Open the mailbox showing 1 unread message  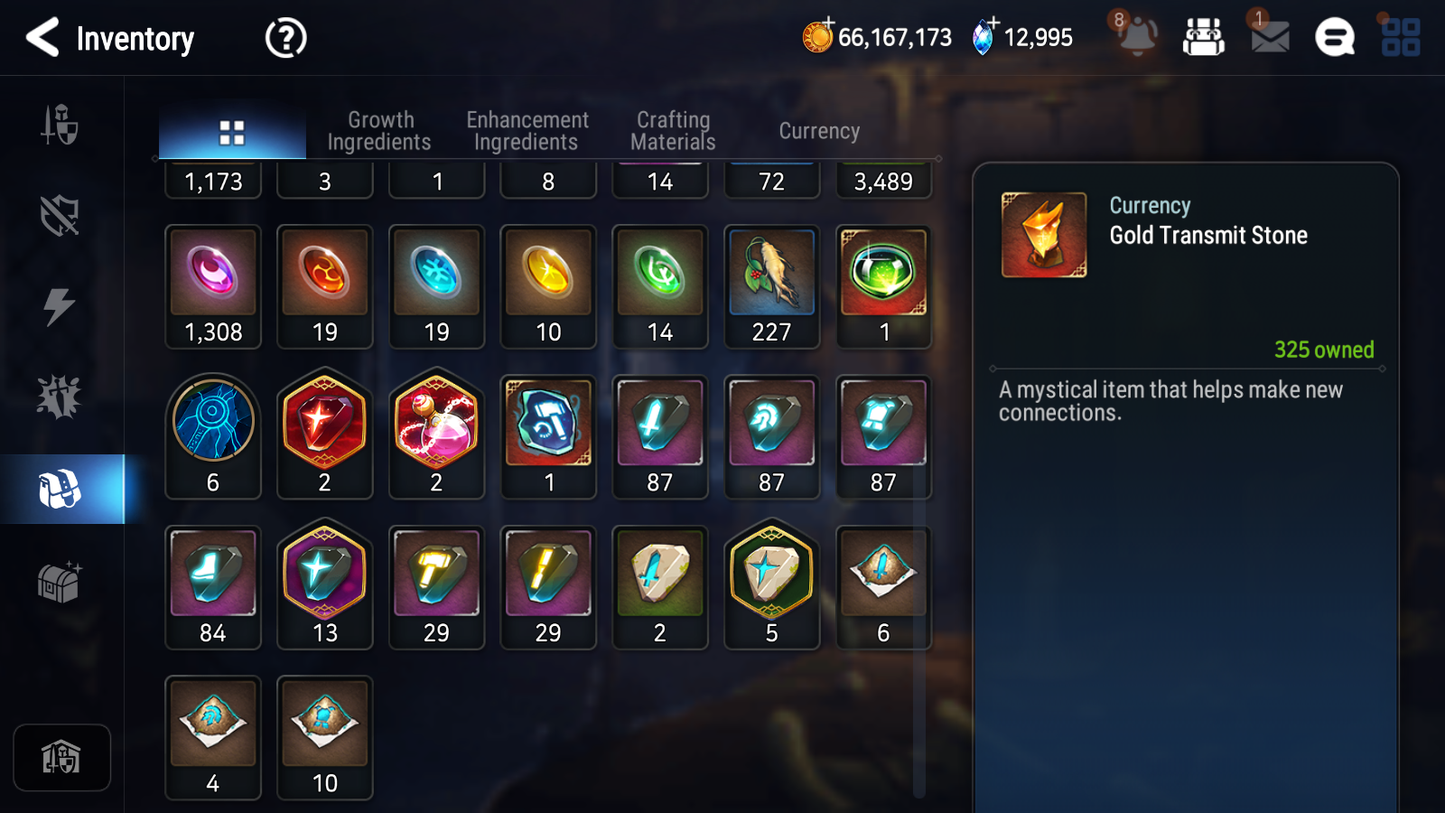coord(1268,37)
